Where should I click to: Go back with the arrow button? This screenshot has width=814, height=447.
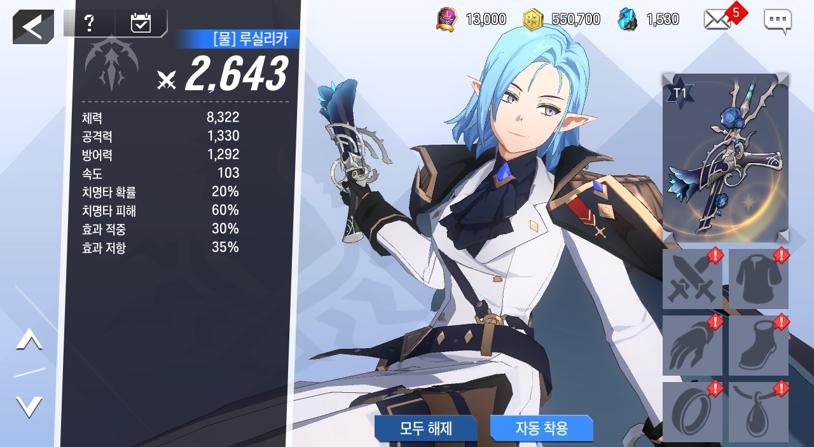pos(33,26)
